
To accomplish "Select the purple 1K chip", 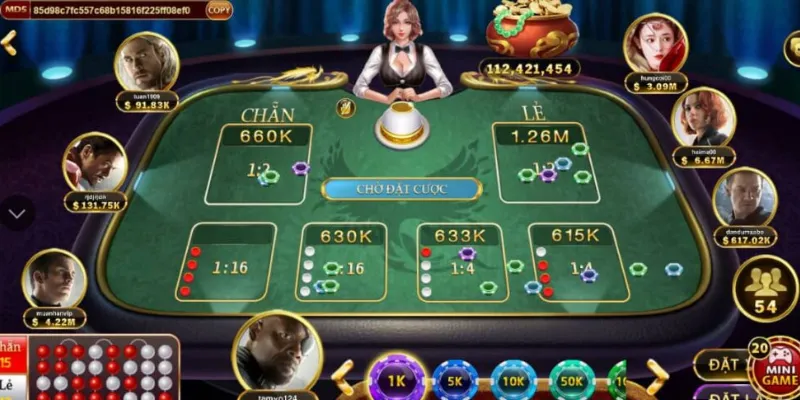I will coord(399,381).
